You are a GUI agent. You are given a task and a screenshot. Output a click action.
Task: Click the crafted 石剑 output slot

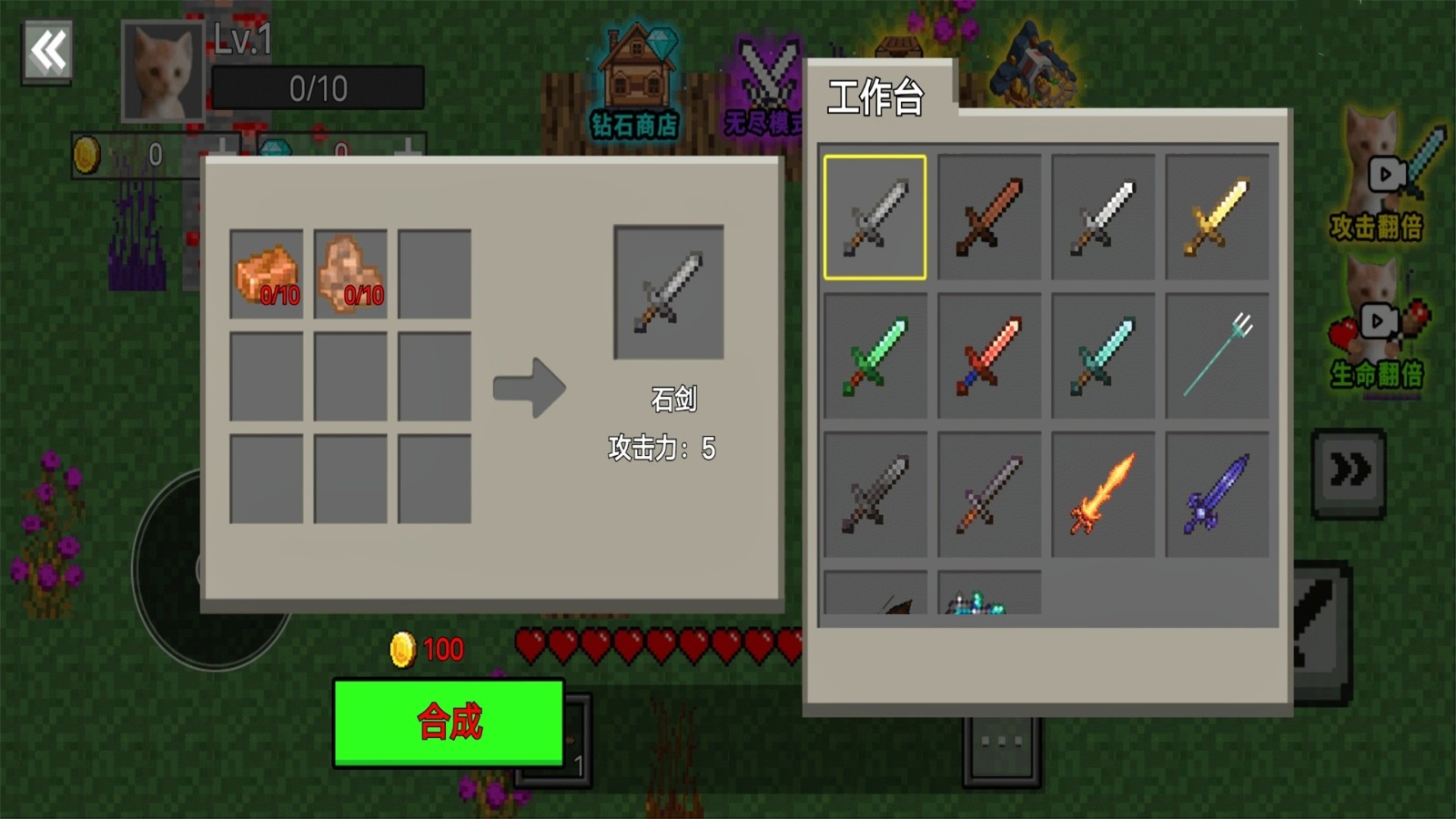[x=669, y=292]
